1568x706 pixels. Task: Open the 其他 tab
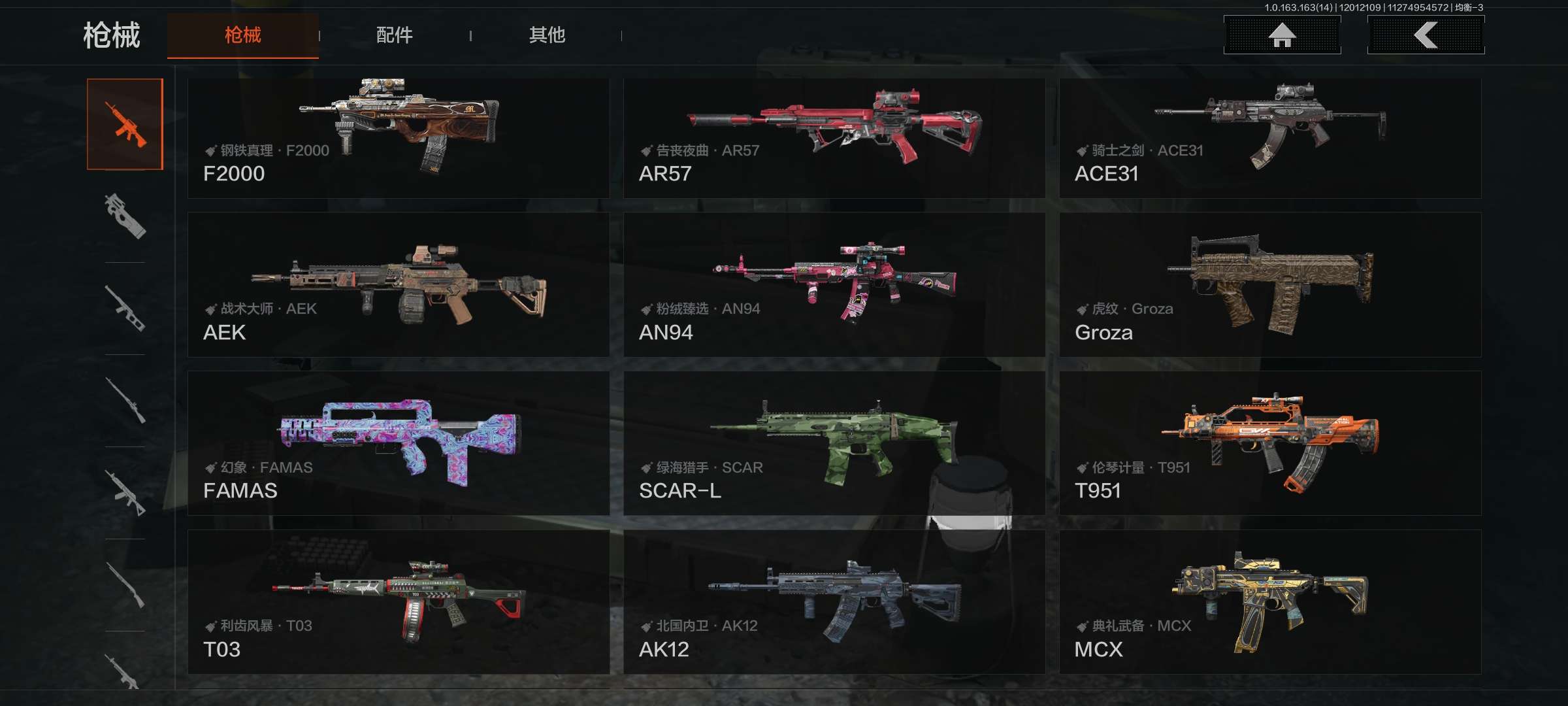coord(547,35)
